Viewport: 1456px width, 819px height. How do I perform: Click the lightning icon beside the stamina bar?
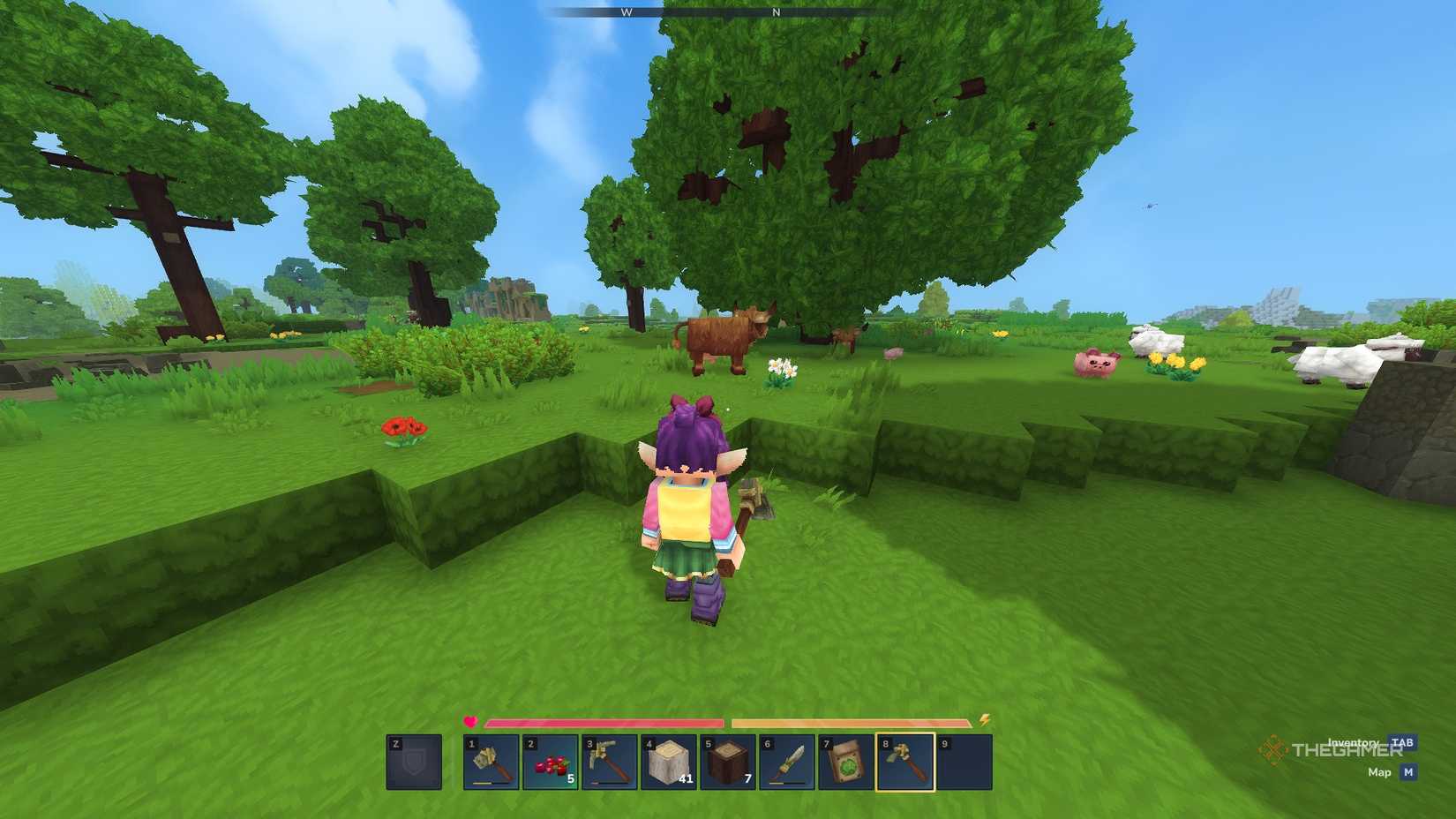pos(986,721)
